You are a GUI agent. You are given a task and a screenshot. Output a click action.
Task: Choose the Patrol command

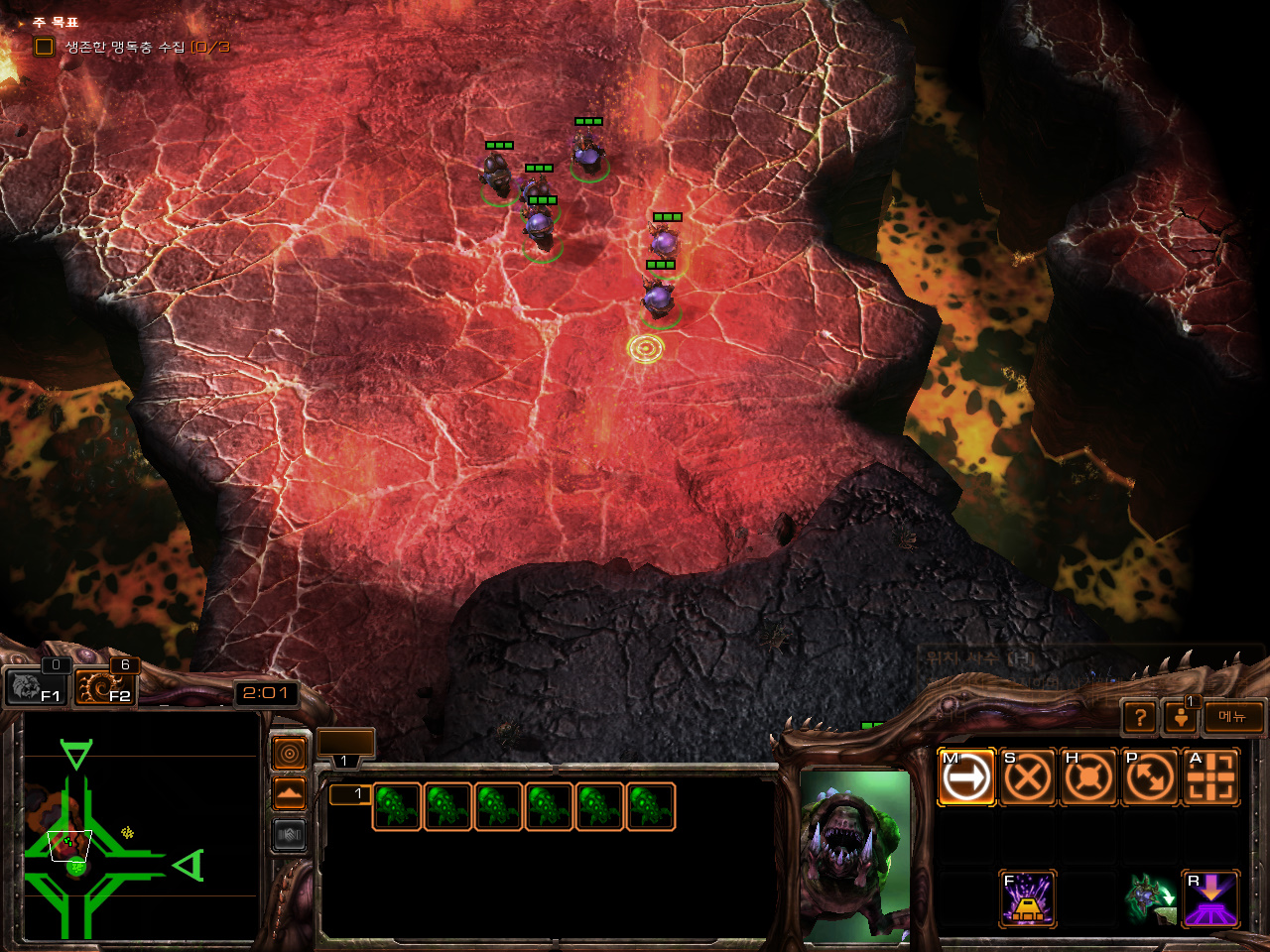point(1150,776)
